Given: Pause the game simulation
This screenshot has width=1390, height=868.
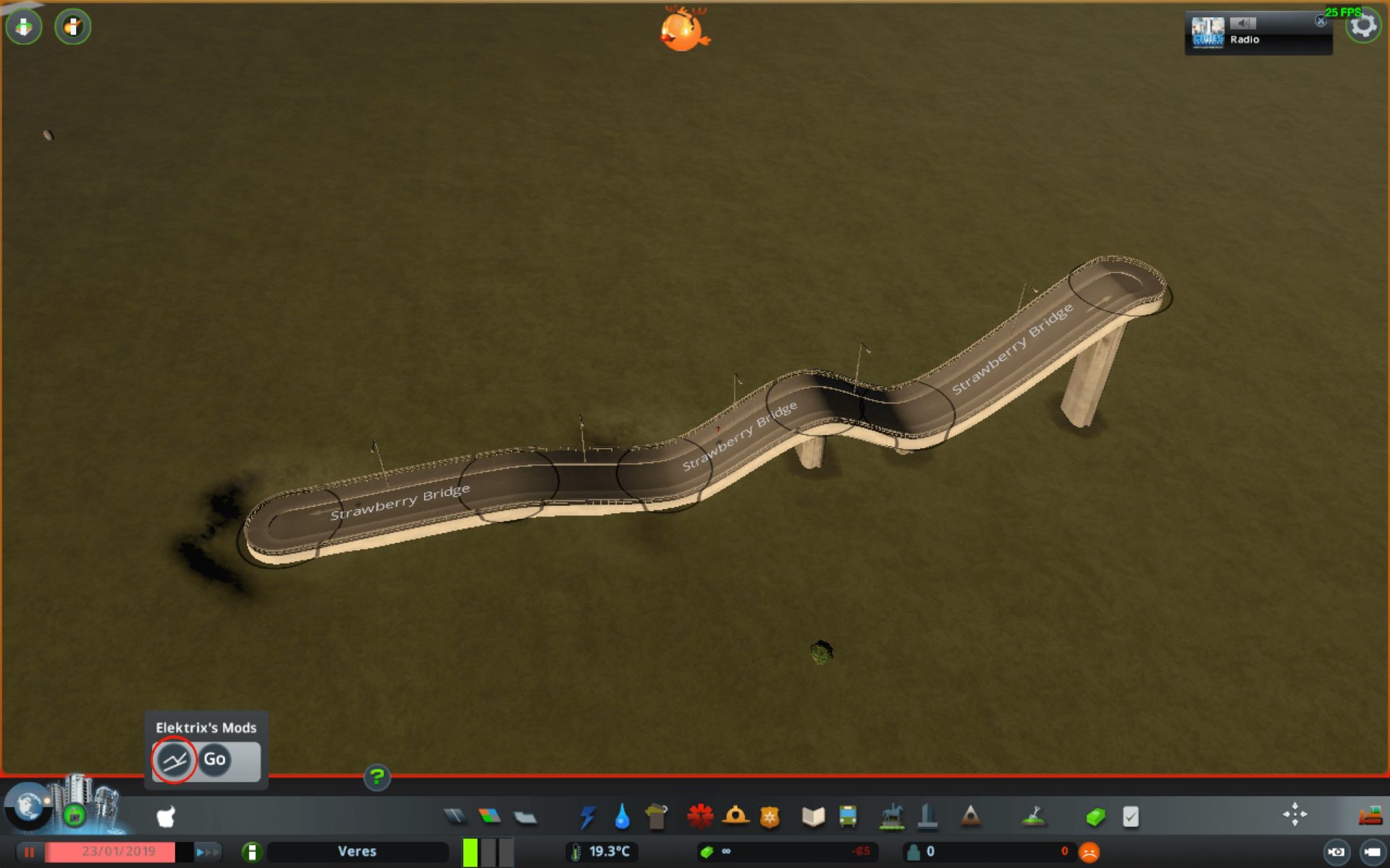Looking at the screenshot, I should tap(30, 852).
